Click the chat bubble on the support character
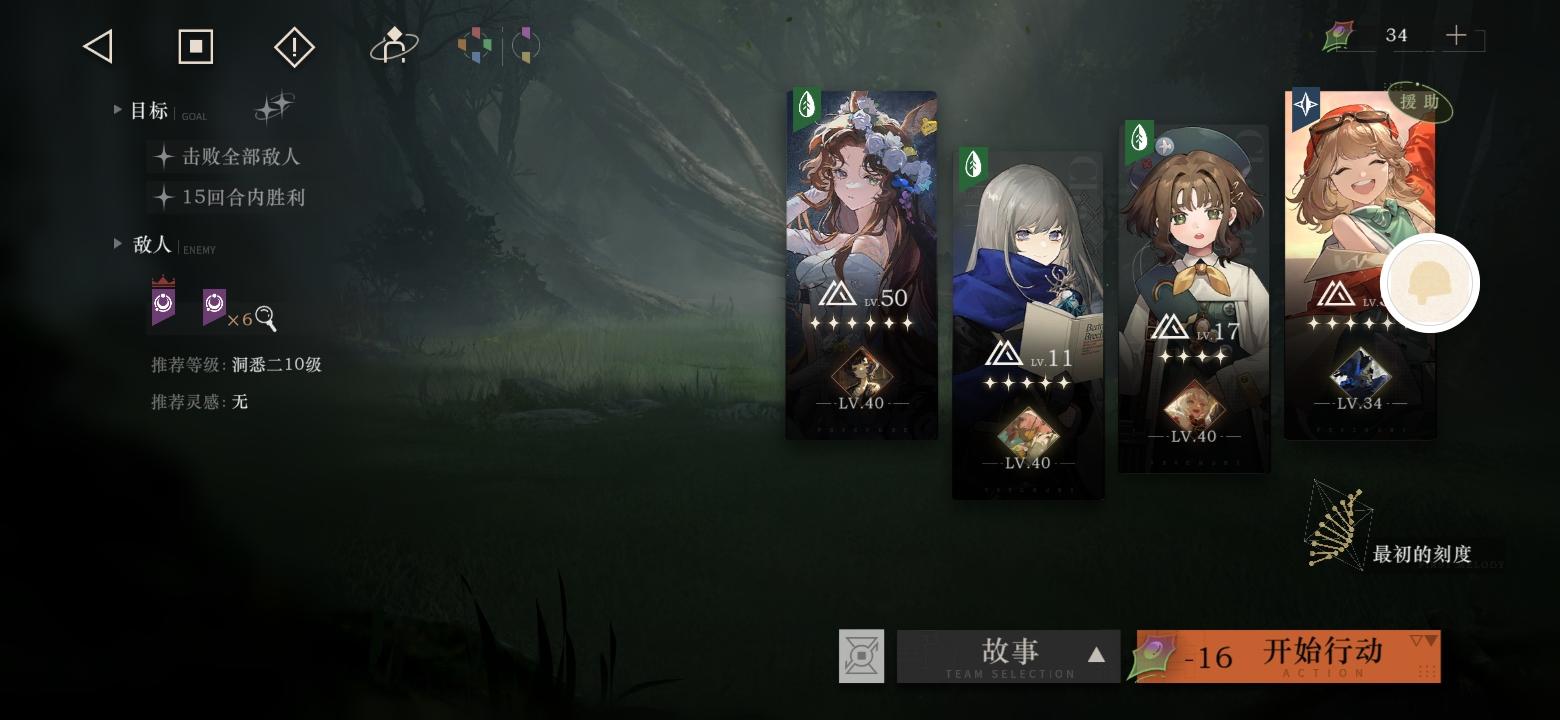Image resolution: width=1560 pixels, height=720 pixels. [1430, 283]
